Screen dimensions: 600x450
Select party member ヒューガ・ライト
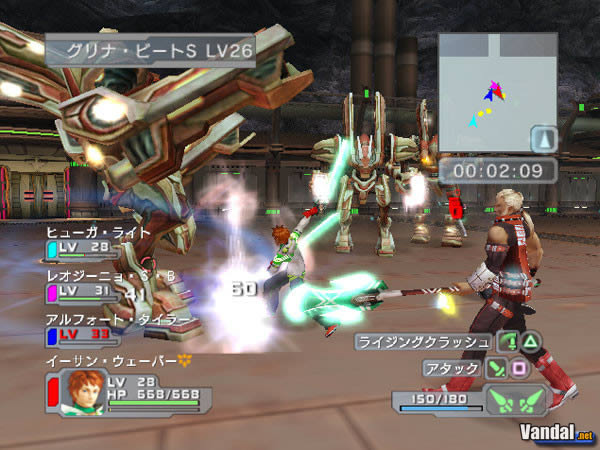point(98,232)
